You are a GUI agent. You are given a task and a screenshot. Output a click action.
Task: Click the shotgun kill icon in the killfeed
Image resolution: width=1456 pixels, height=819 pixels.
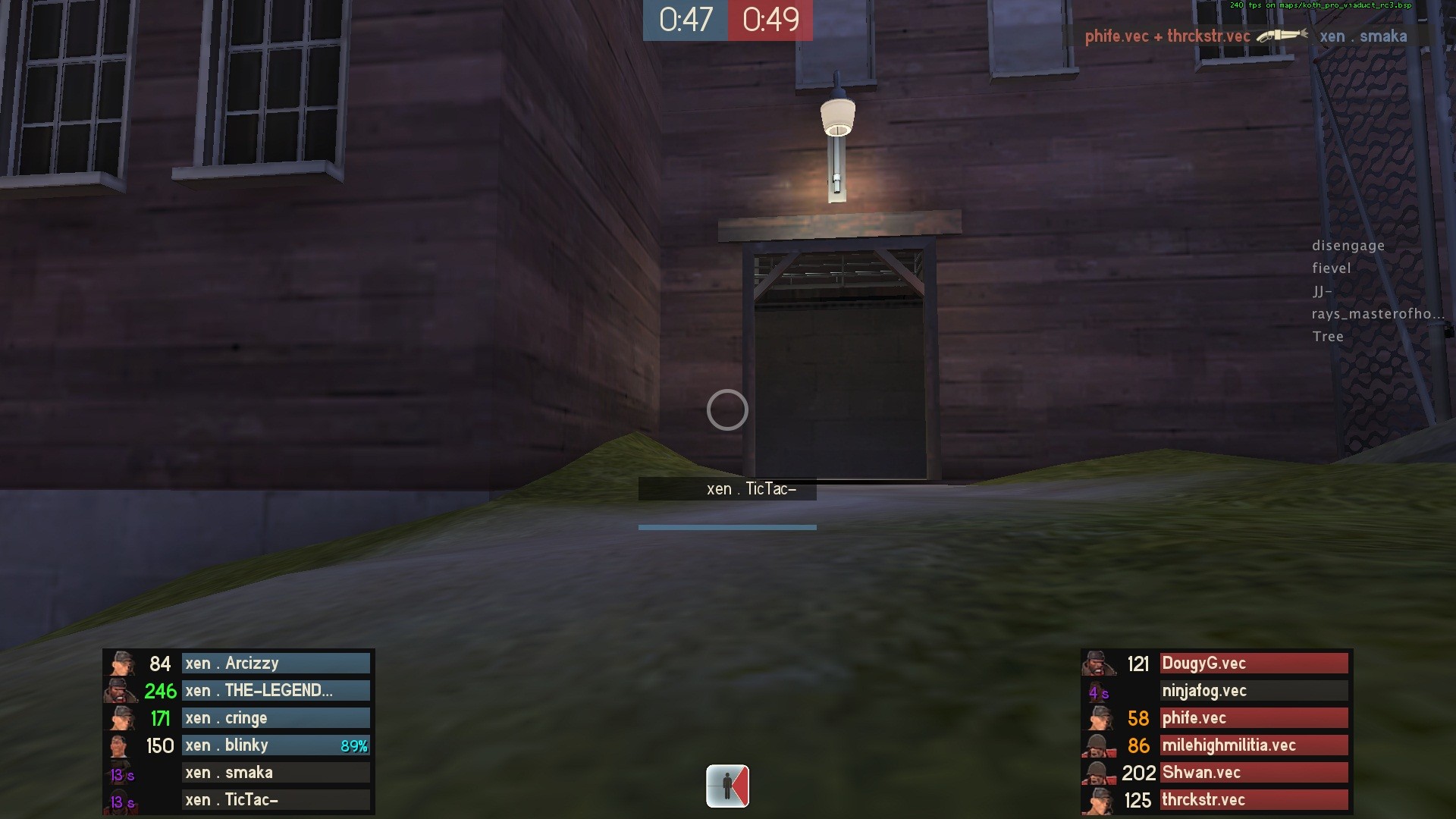point(1282,35)
